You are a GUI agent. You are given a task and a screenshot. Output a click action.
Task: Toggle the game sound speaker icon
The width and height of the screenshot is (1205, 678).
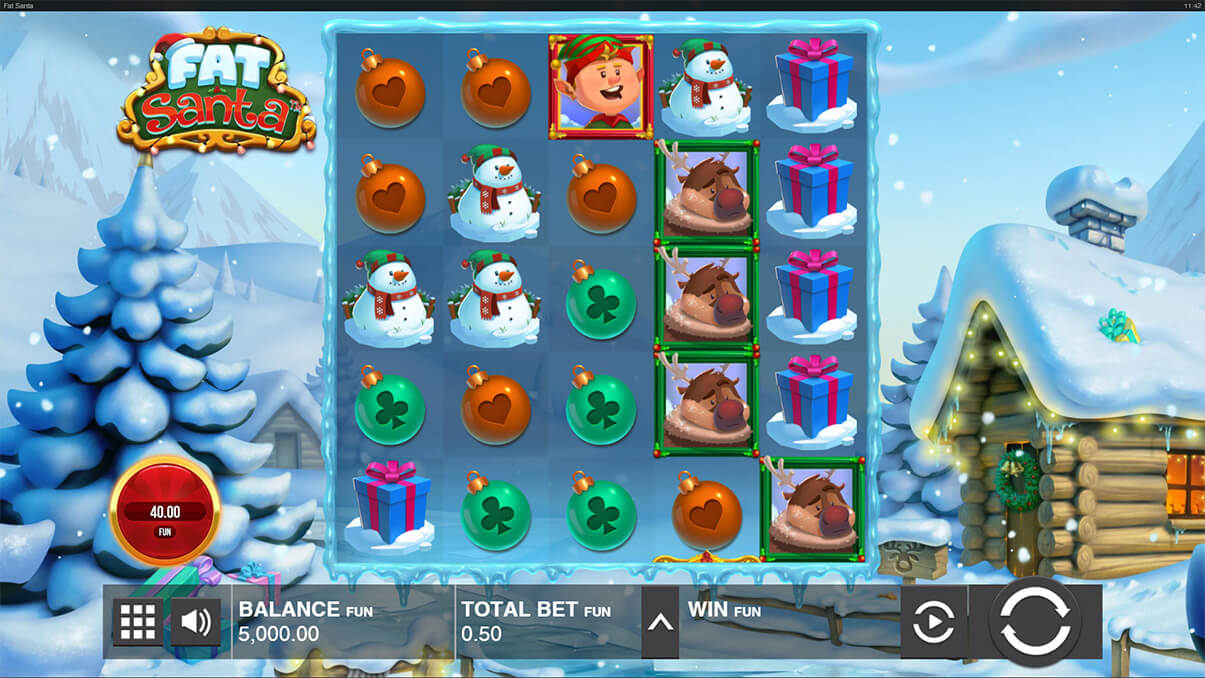click(x=195, y=622)
